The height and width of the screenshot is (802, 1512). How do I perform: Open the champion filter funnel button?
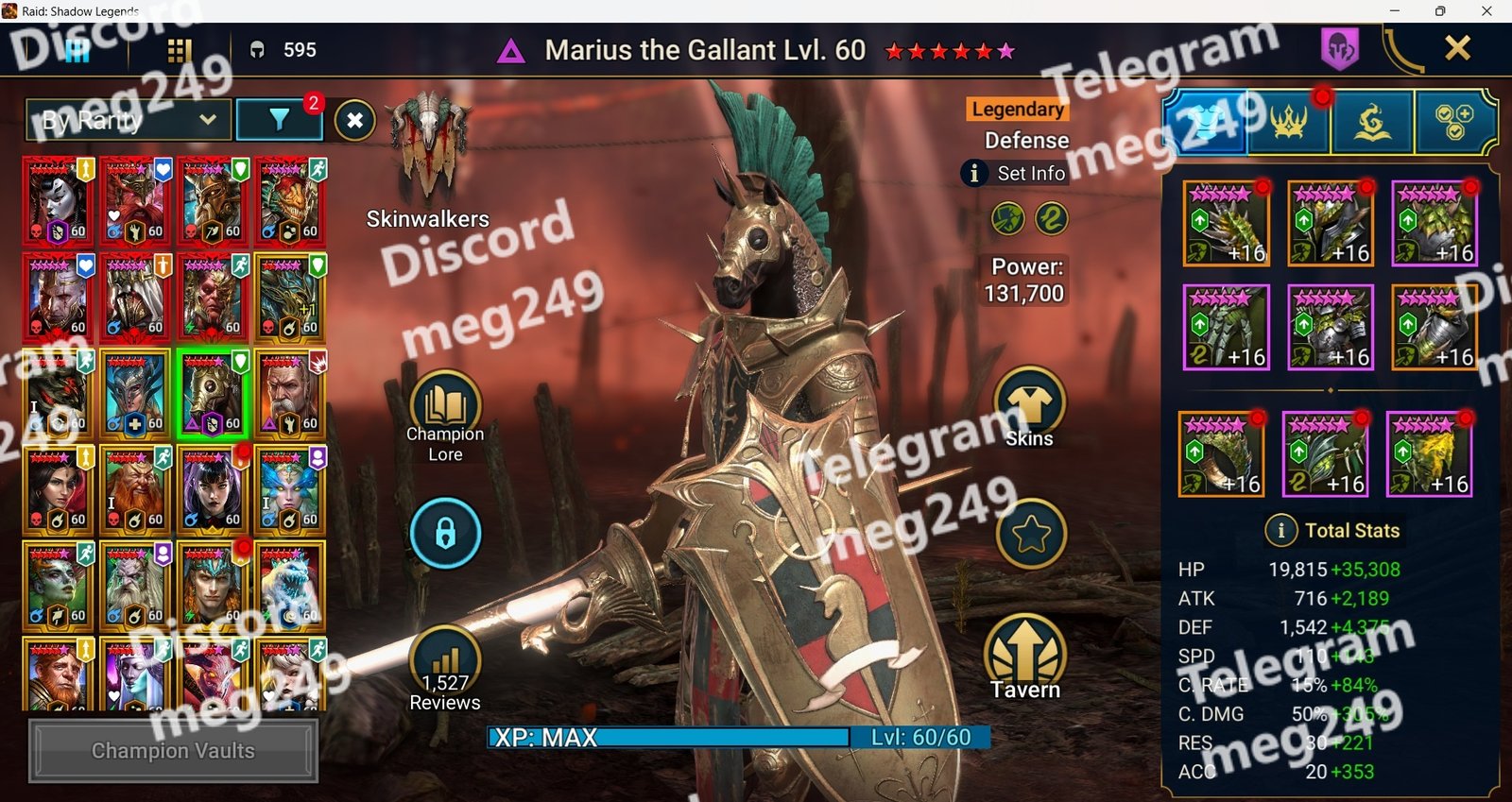coord(279,120)
